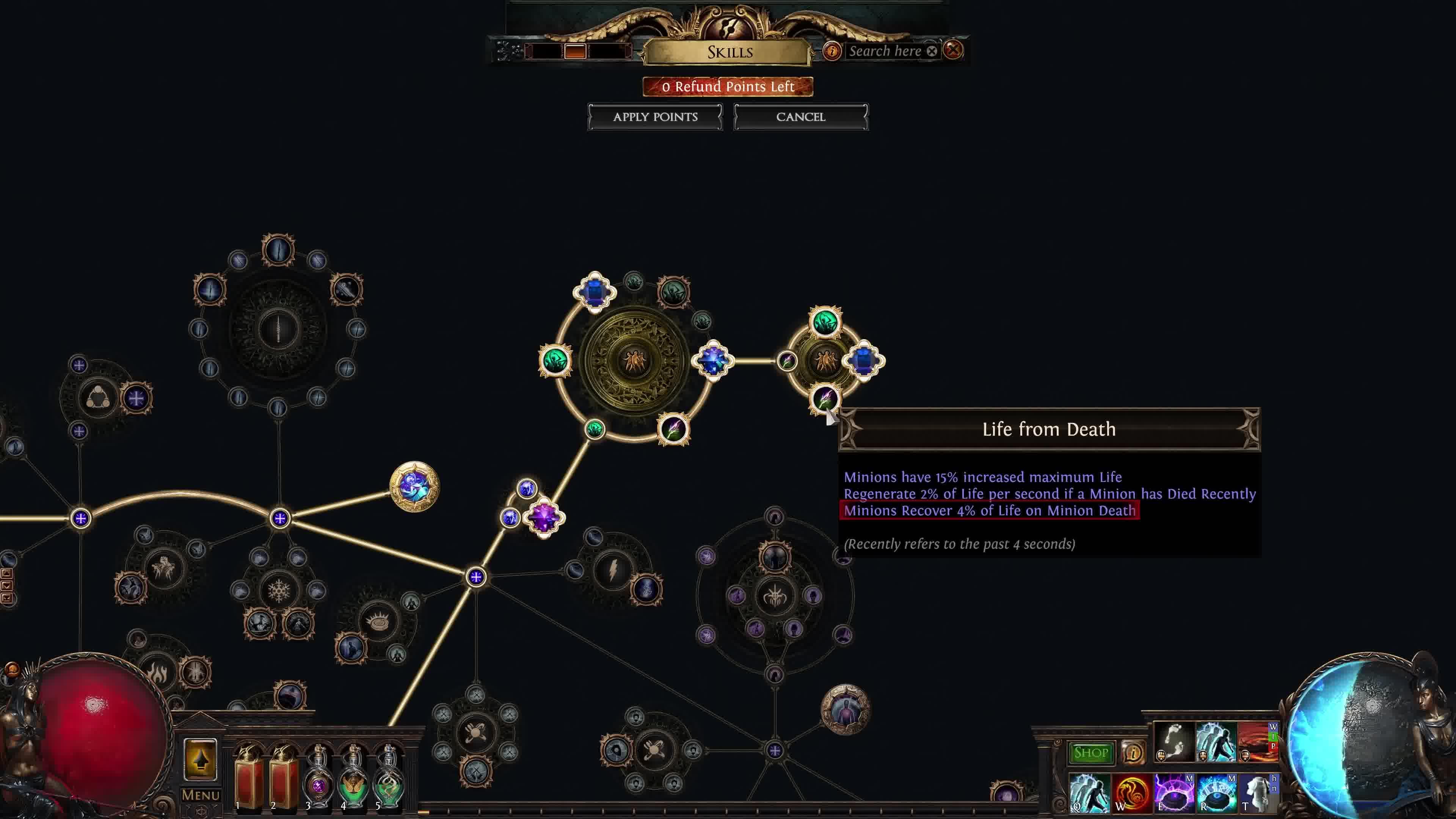Cancel the pending point changes
1456x819 pixels.
coord(800,117)
